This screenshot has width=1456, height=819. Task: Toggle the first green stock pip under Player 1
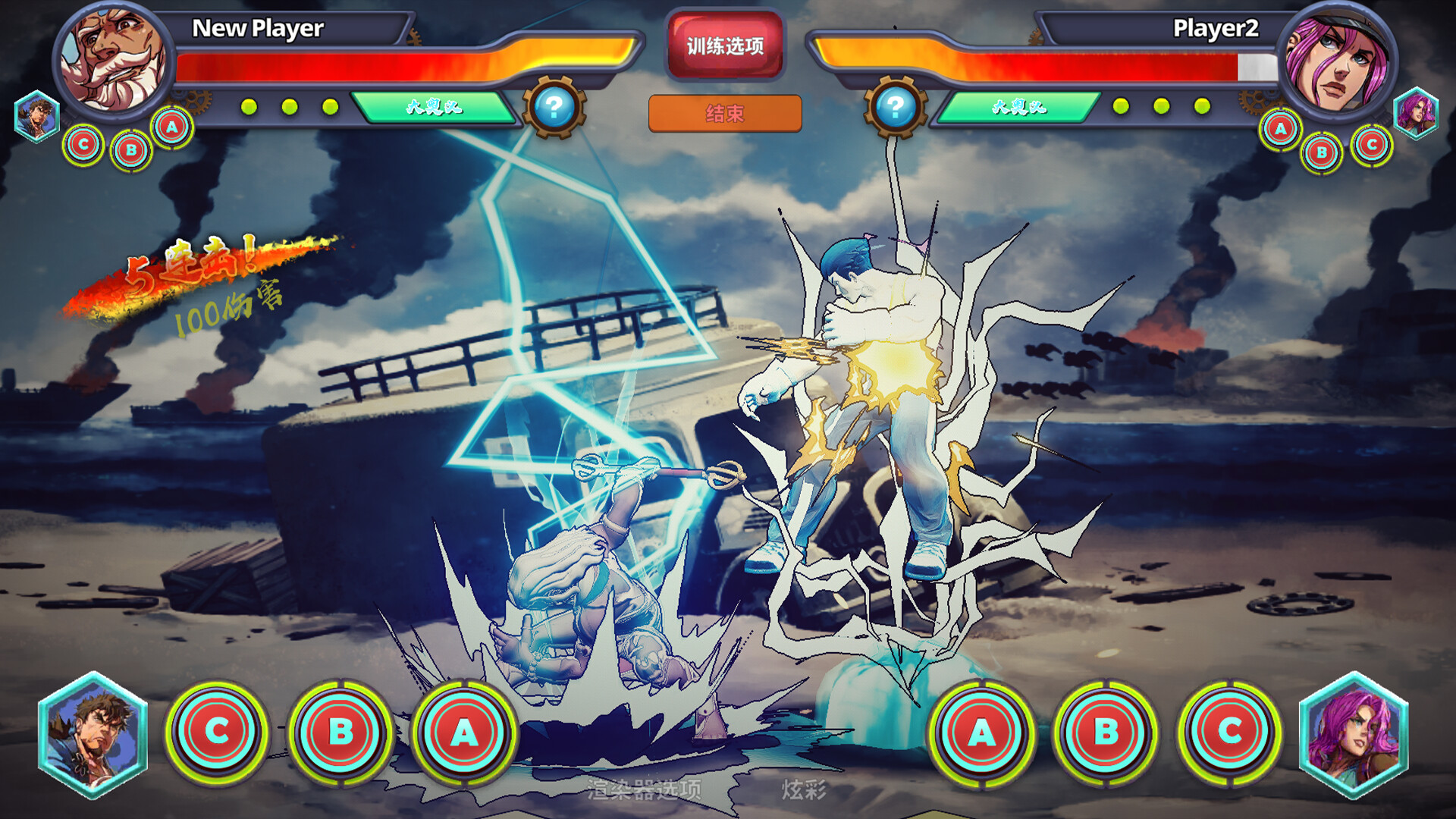(x=249, y=108)
